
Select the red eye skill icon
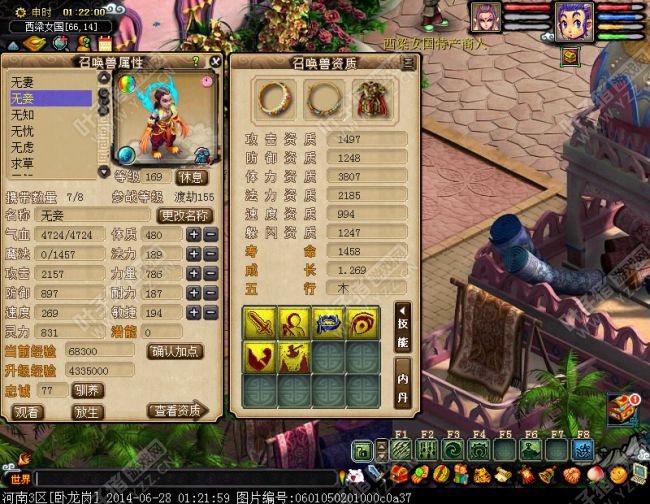coord(361,323)
